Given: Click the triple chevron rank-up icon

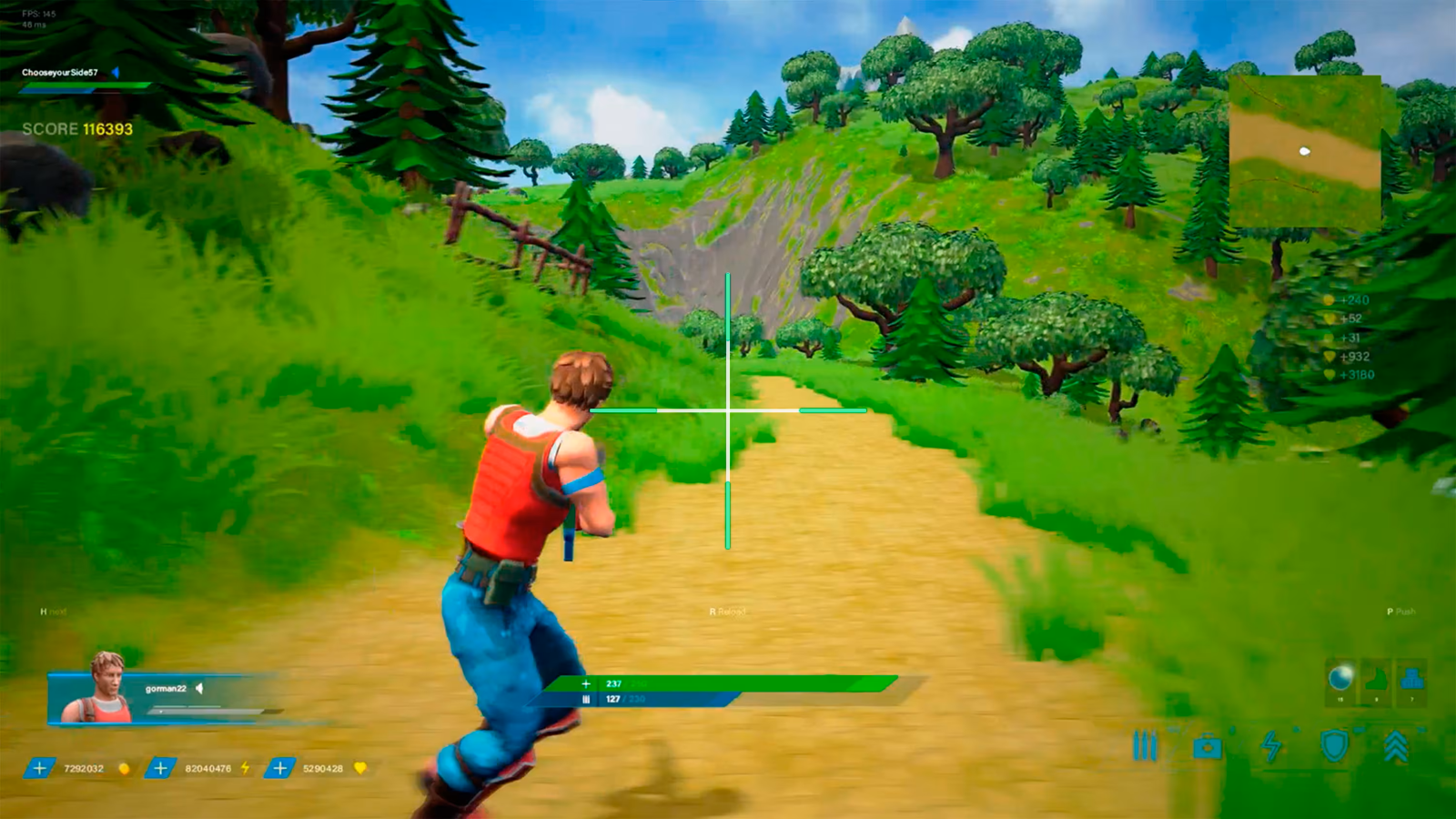Looking at the screenshot, I should pyautogui.click(x=1396, y=746).
